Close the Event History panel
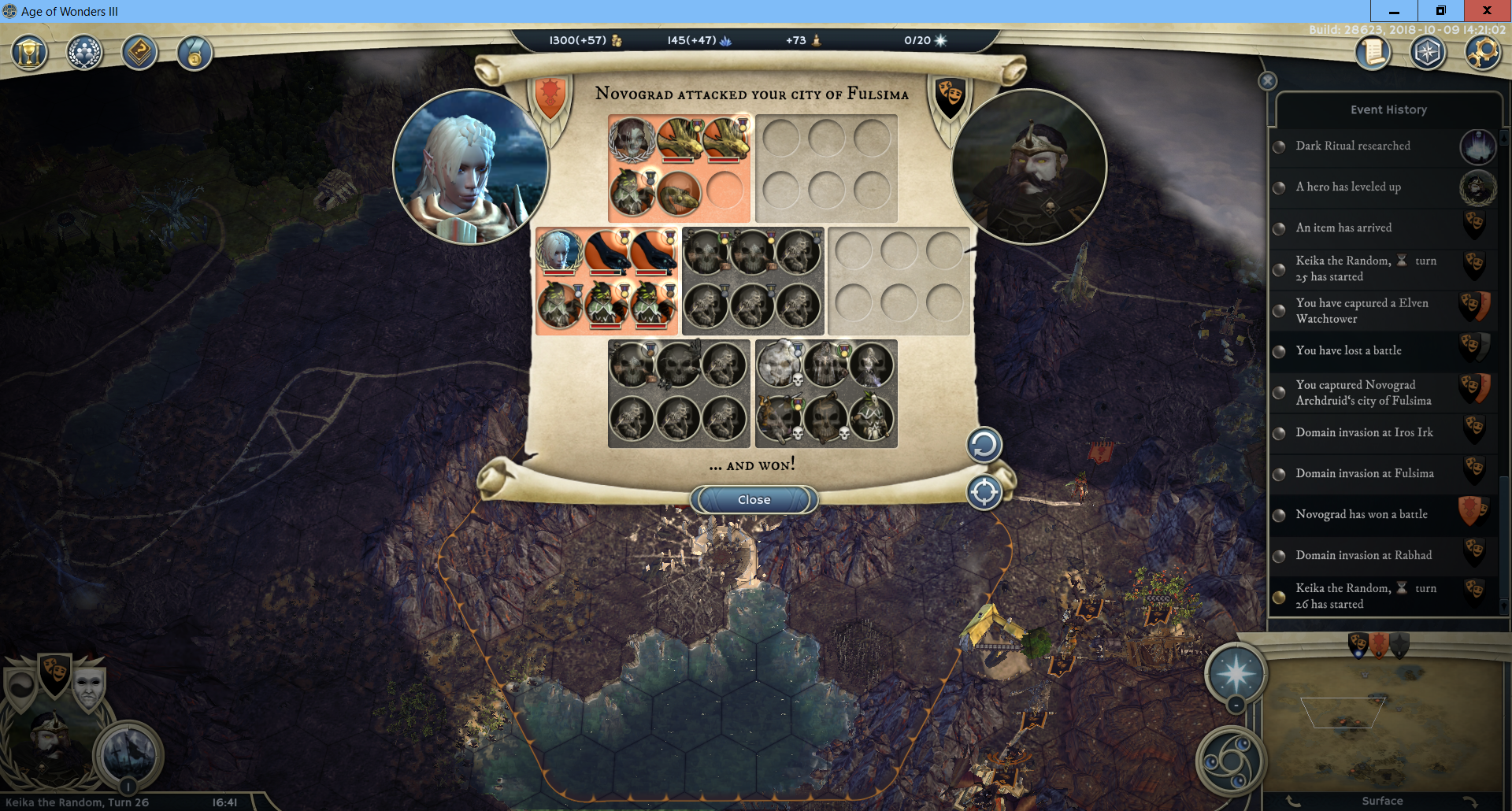The image size is (1512, 811). tap(1267, 81)
